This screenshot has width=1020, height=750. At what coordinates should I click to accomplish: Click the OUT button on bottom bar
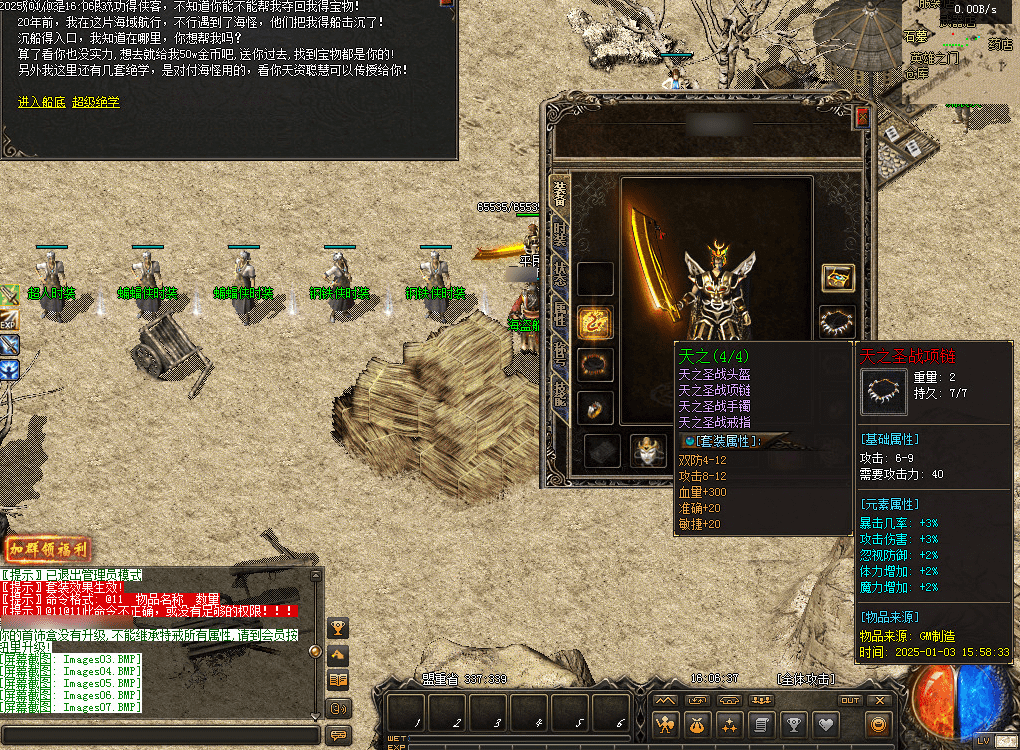[849, 700]
